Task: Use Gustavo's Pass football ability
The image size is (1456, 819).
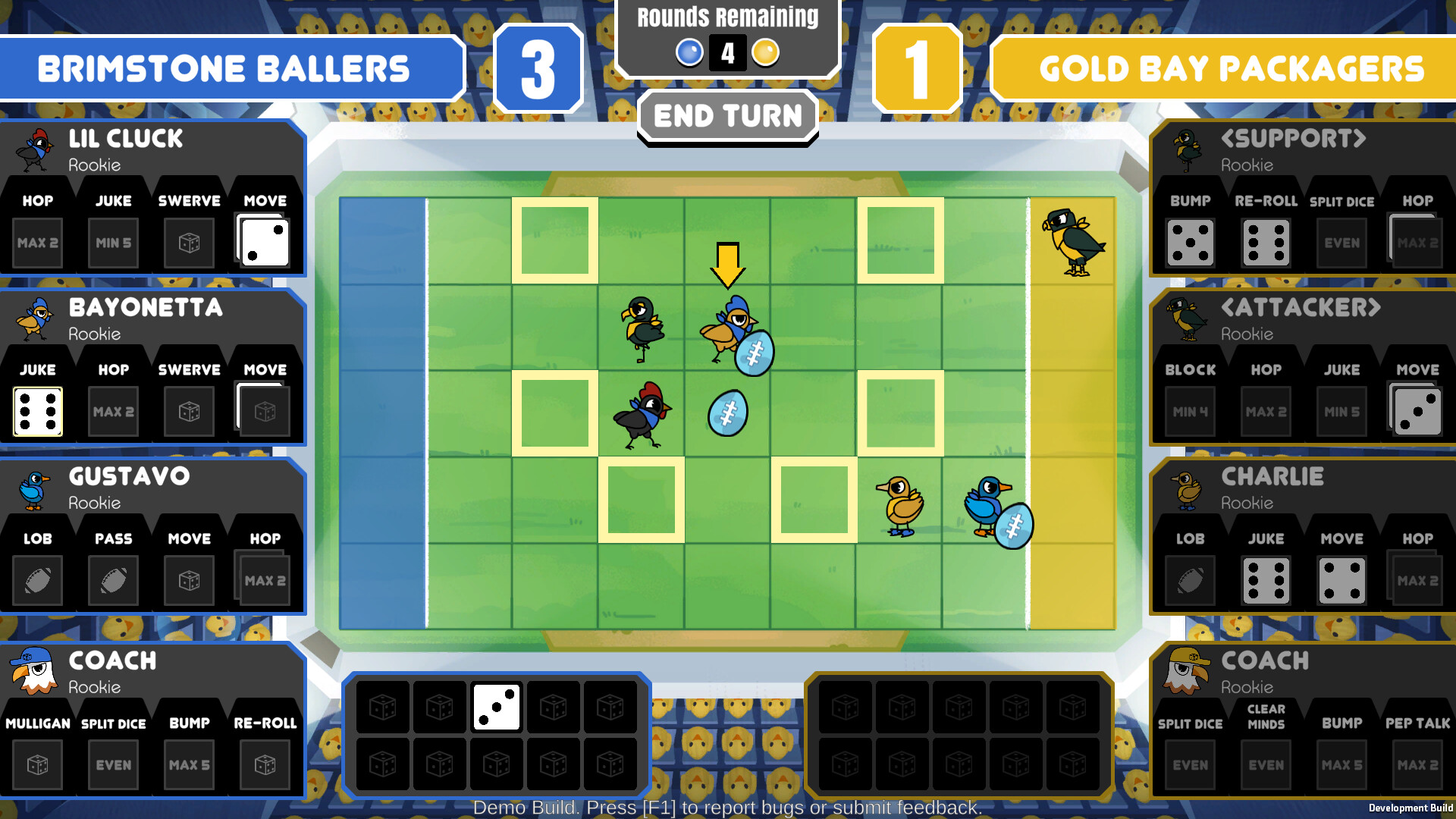Action: tap(112, 580)
